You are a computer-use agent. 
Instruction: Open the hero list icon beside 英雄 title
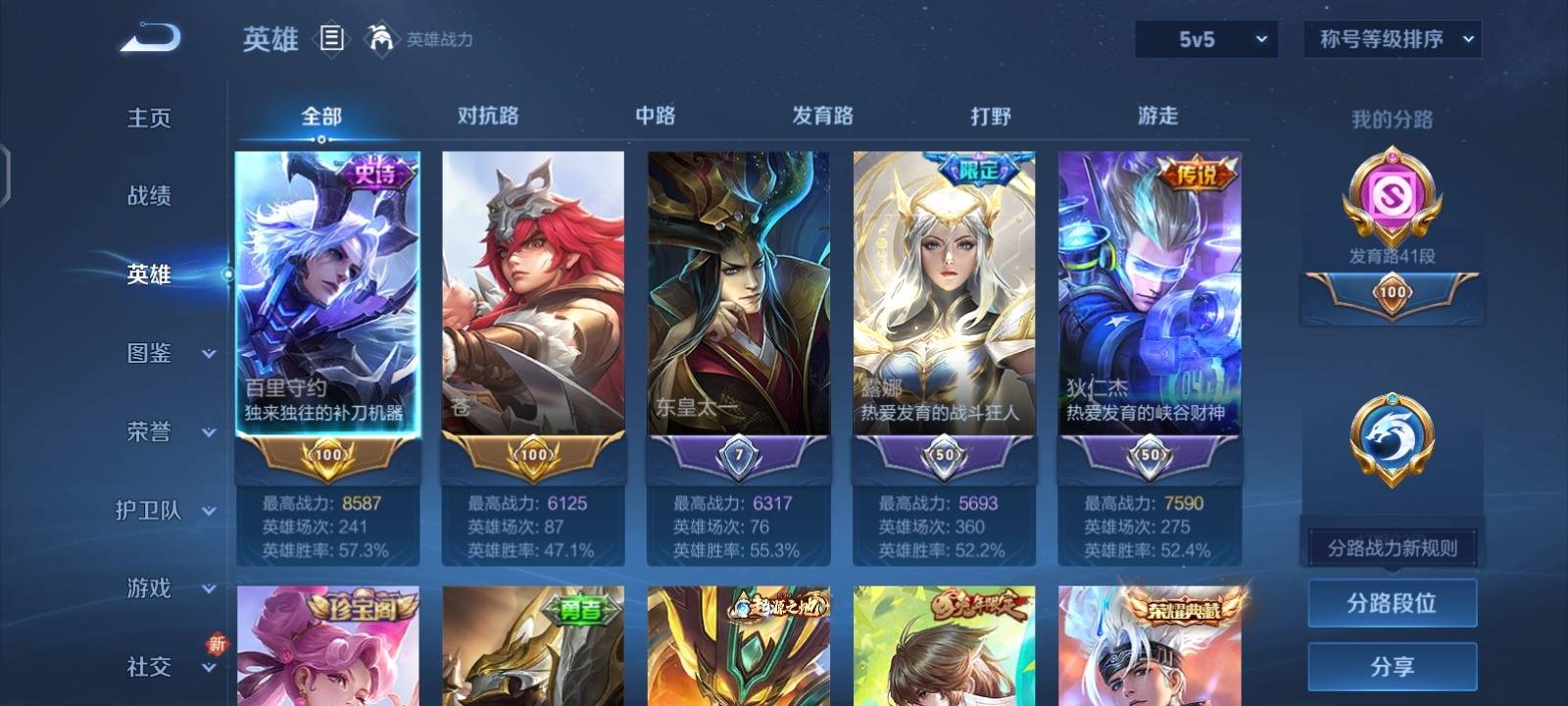pos(333,38)
